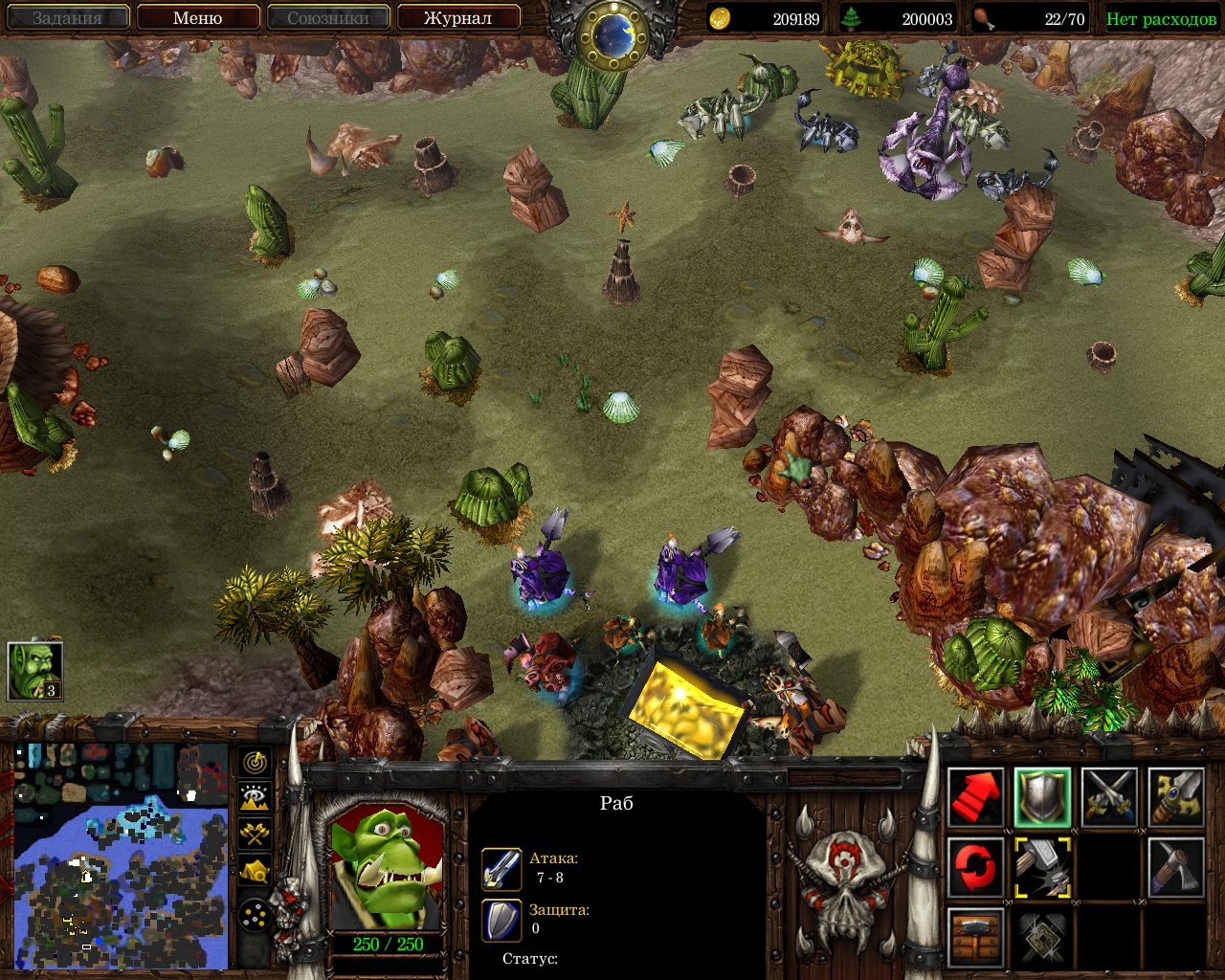Choose the golden-hilted sword attack command
Viewport: 1225px width, 980px height.
pyautogui.click(x=1176, y=797)
